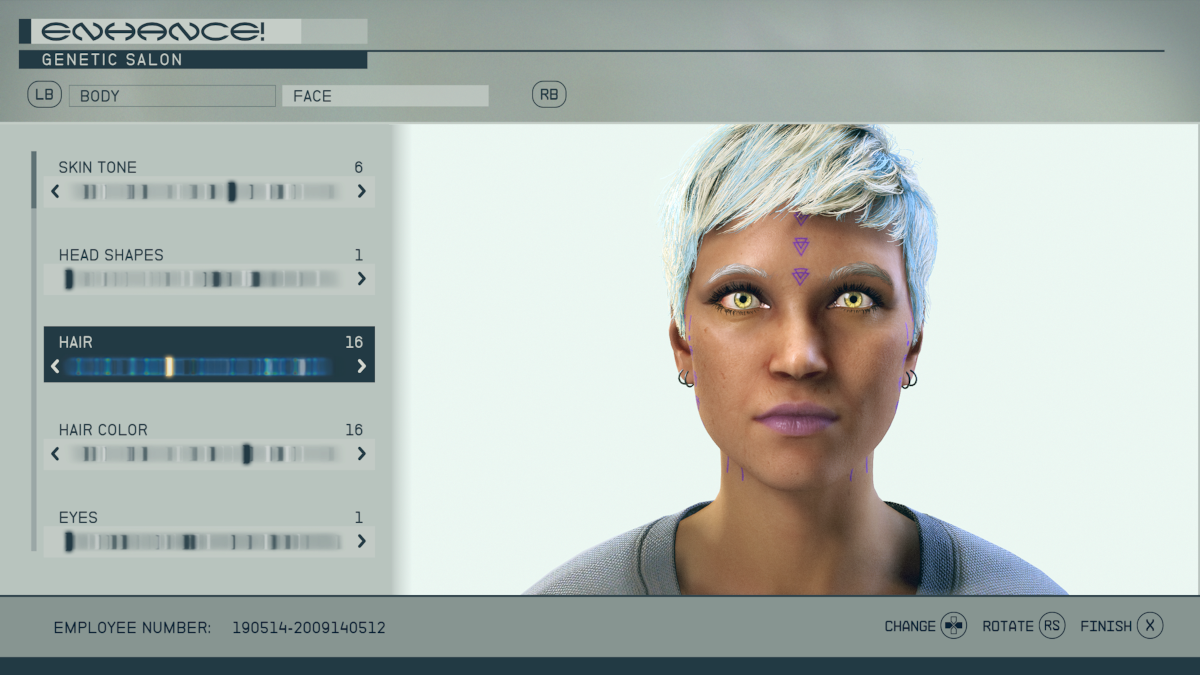Choose next Hair style with right arrow
This screenshot has width=1200, height=675.
pos(361,367)
